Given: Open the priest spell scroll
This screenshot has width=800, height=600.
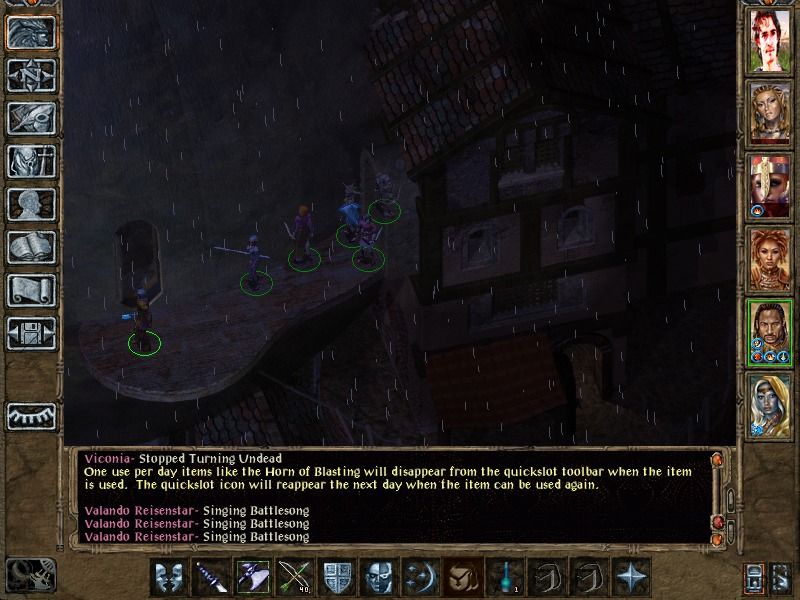Looking at the screenshot, I should (x=31, y=290).
